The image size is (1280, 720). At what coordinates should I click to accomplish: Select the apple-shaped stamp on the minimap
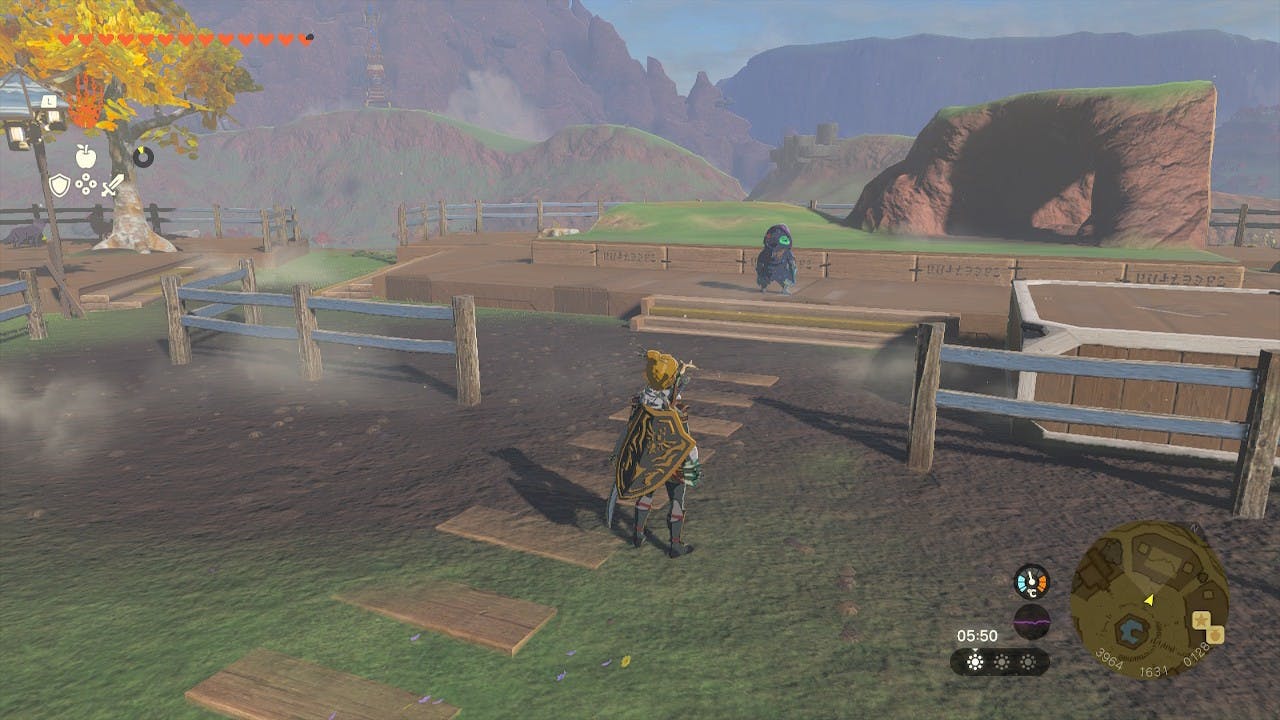coord(1216,634)
